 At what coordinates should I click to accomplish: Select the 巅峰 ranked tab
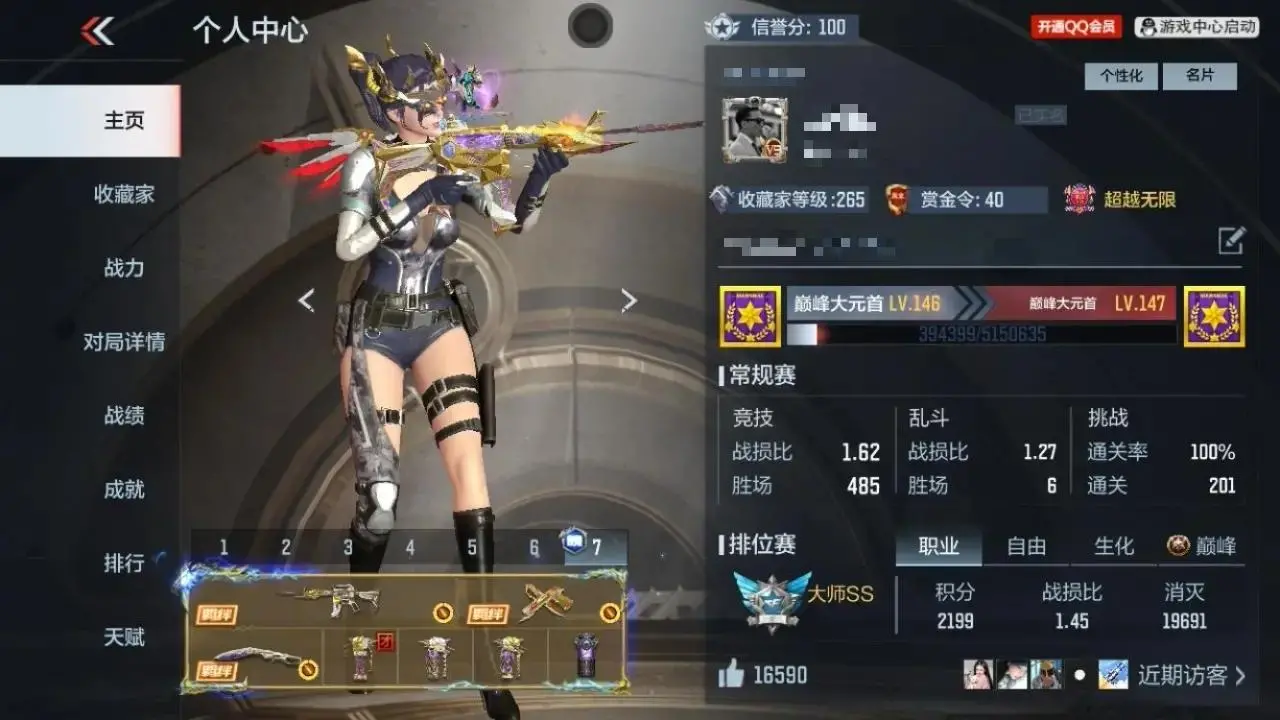pos(1202,546)
